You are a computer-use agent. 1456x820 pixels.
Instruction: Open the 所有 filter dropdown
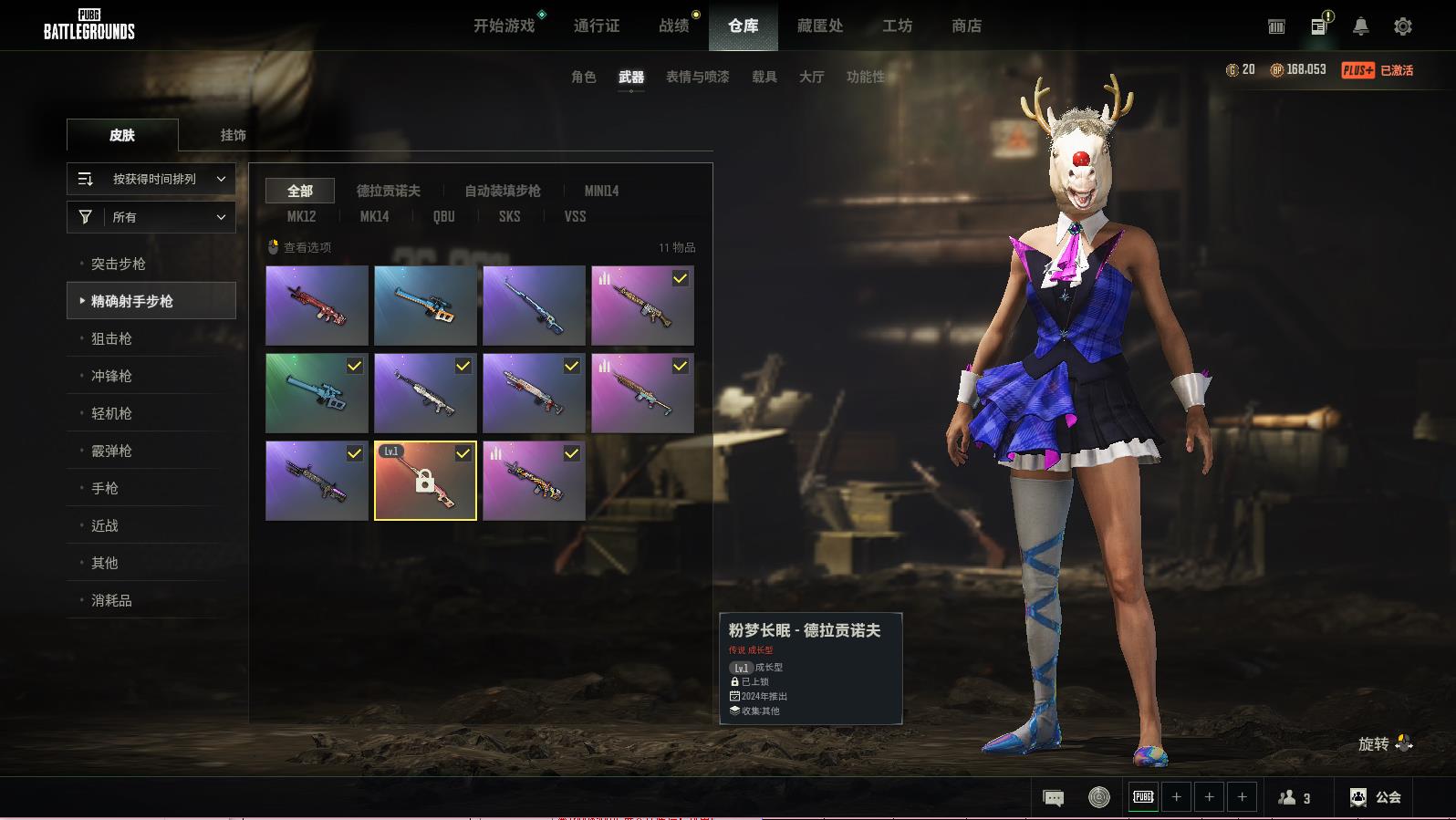[x=151, y=217]
